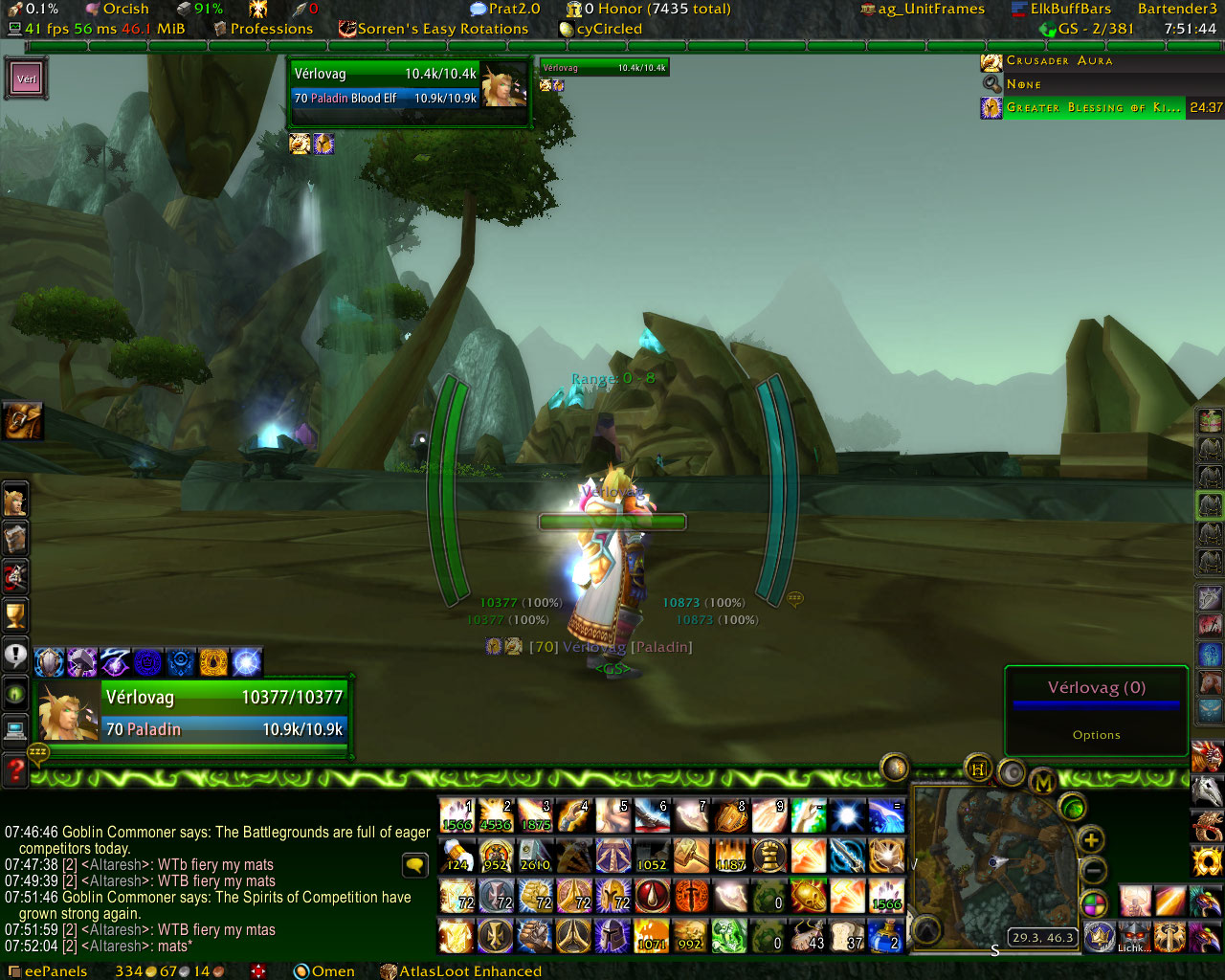Open the game menu computer icon
Screen dimensions: 1225x980
click(15, 730)
